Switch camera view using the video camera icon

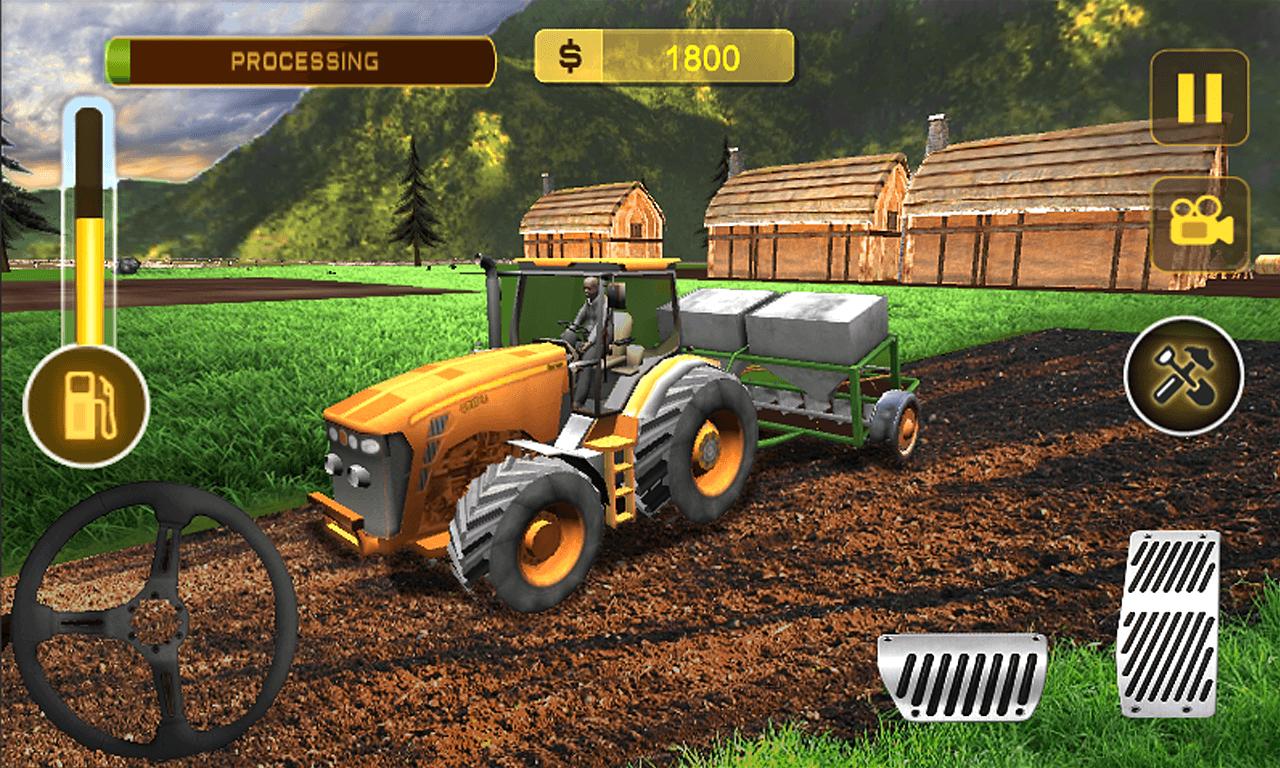tap(1200, 224)
